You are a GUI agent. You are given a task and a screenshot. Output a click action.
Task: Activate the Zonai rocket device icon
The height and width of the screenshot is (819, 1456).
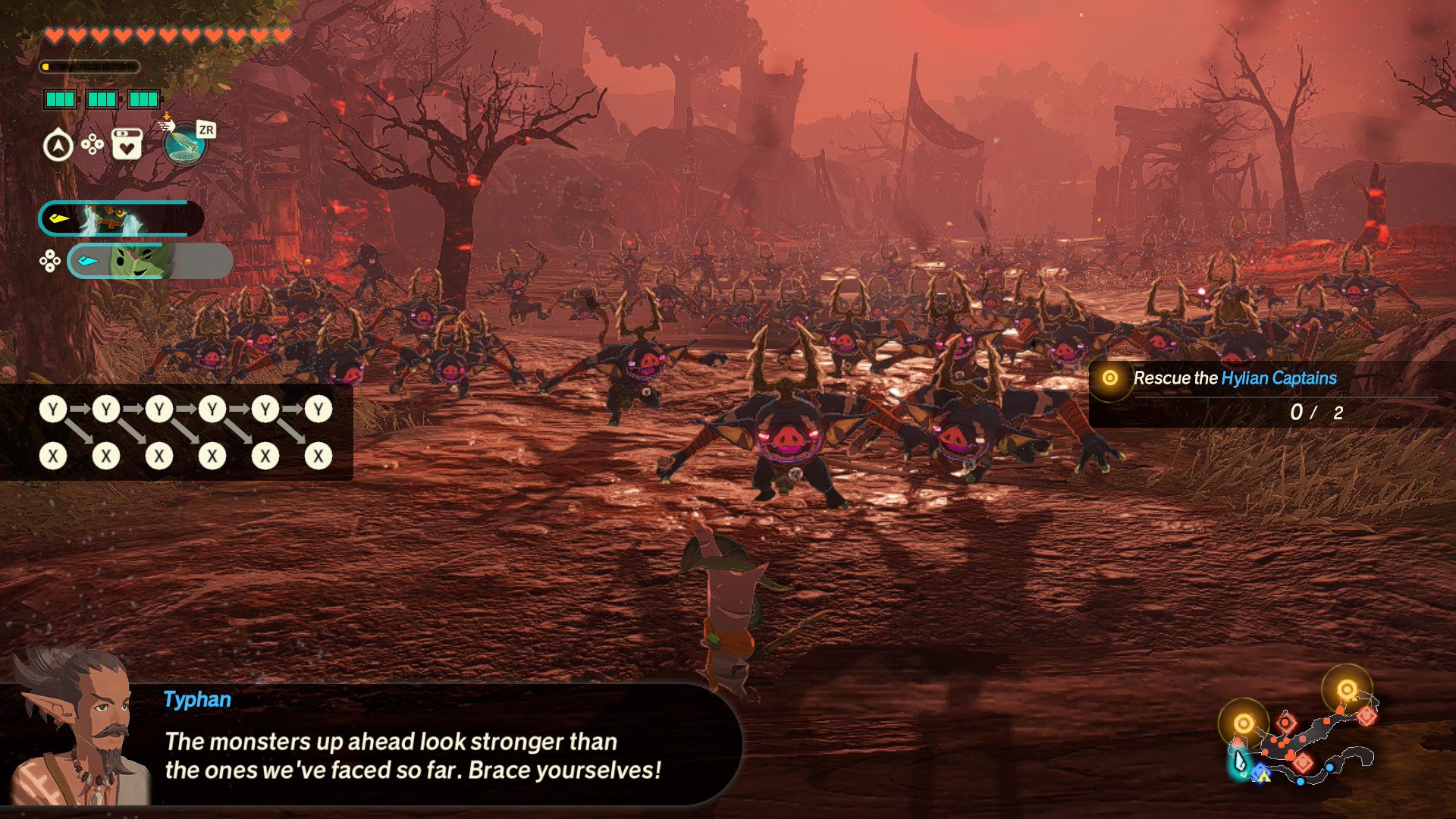click(184, 144)
